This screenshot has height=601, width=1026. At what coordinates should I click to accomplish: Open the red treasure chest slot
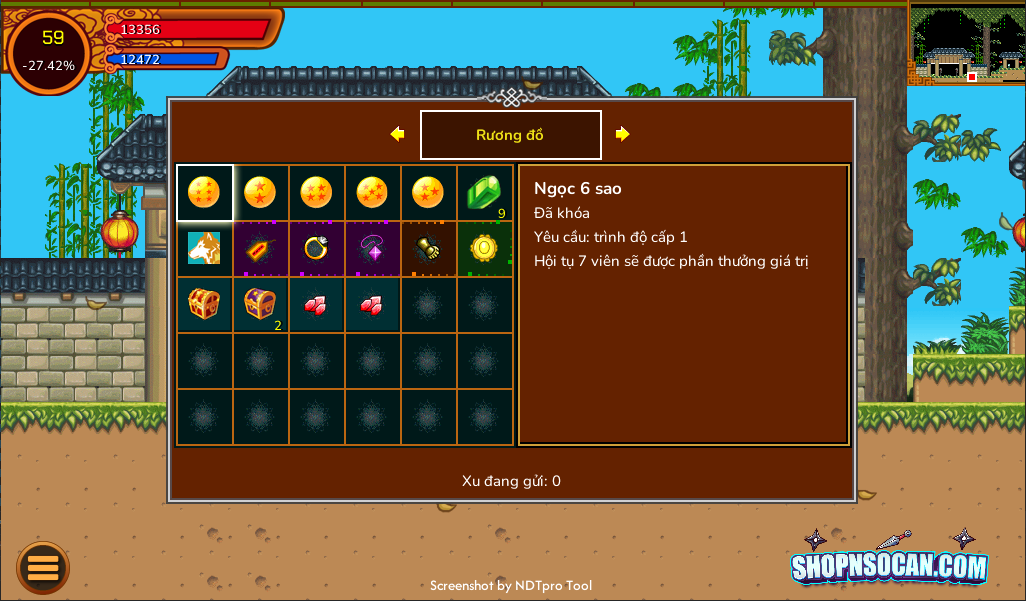[205, 305]
